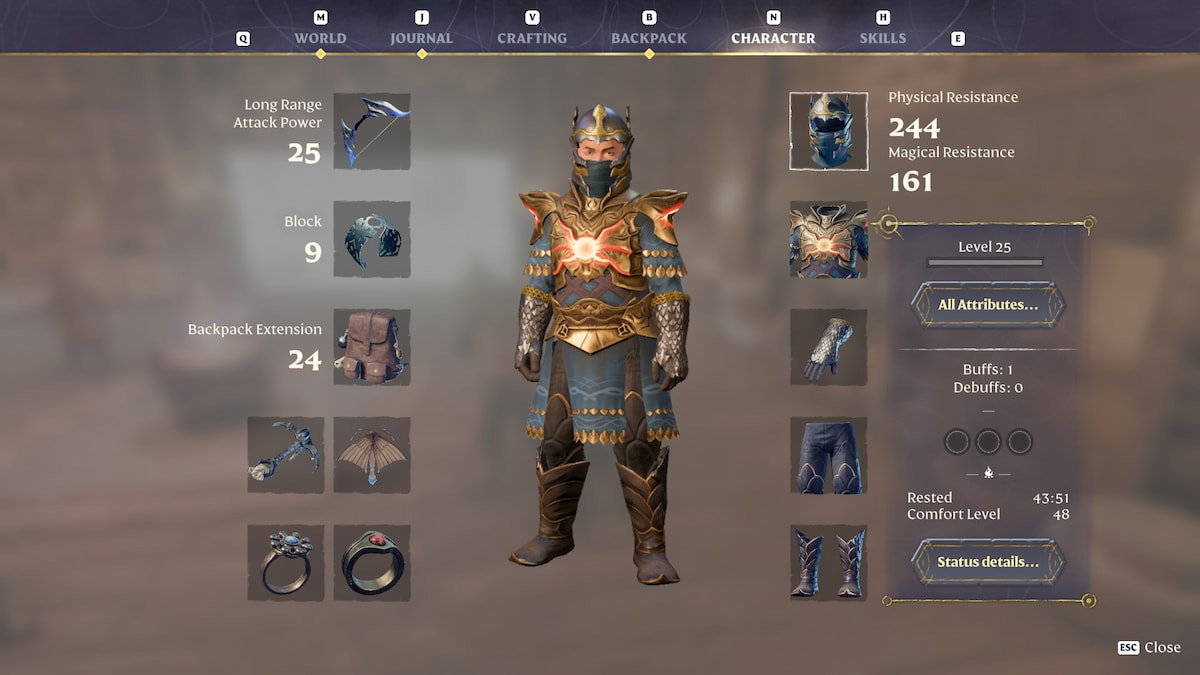Choose the red-gem ring slot
This screenshot has height=675, width=1200.
click(372, 563)
